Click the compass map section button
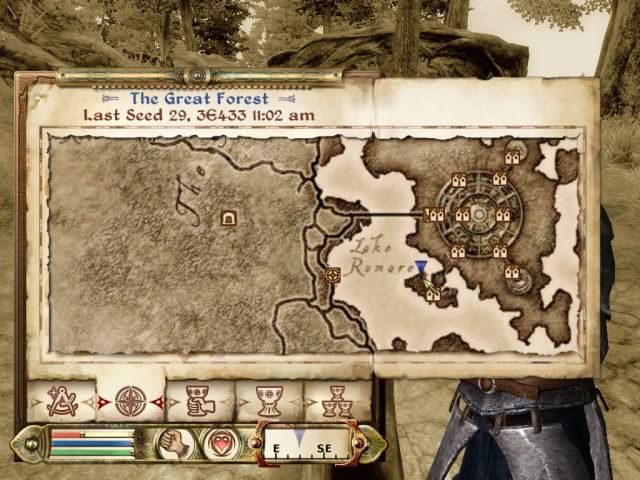The image size is (640, 480). pos(304,442)
